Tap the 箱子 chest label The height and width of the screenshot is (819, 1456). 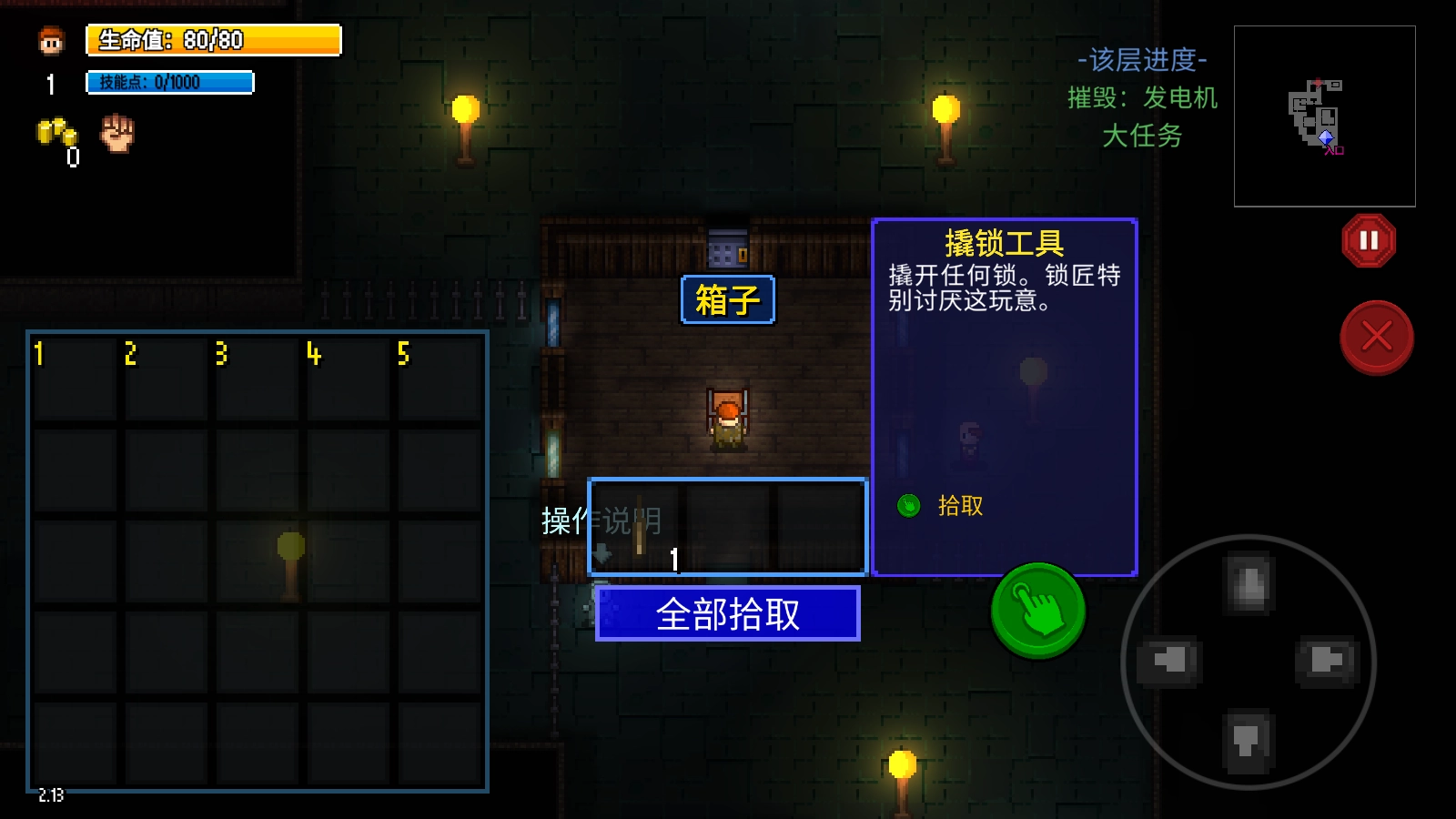coord(726,300)
